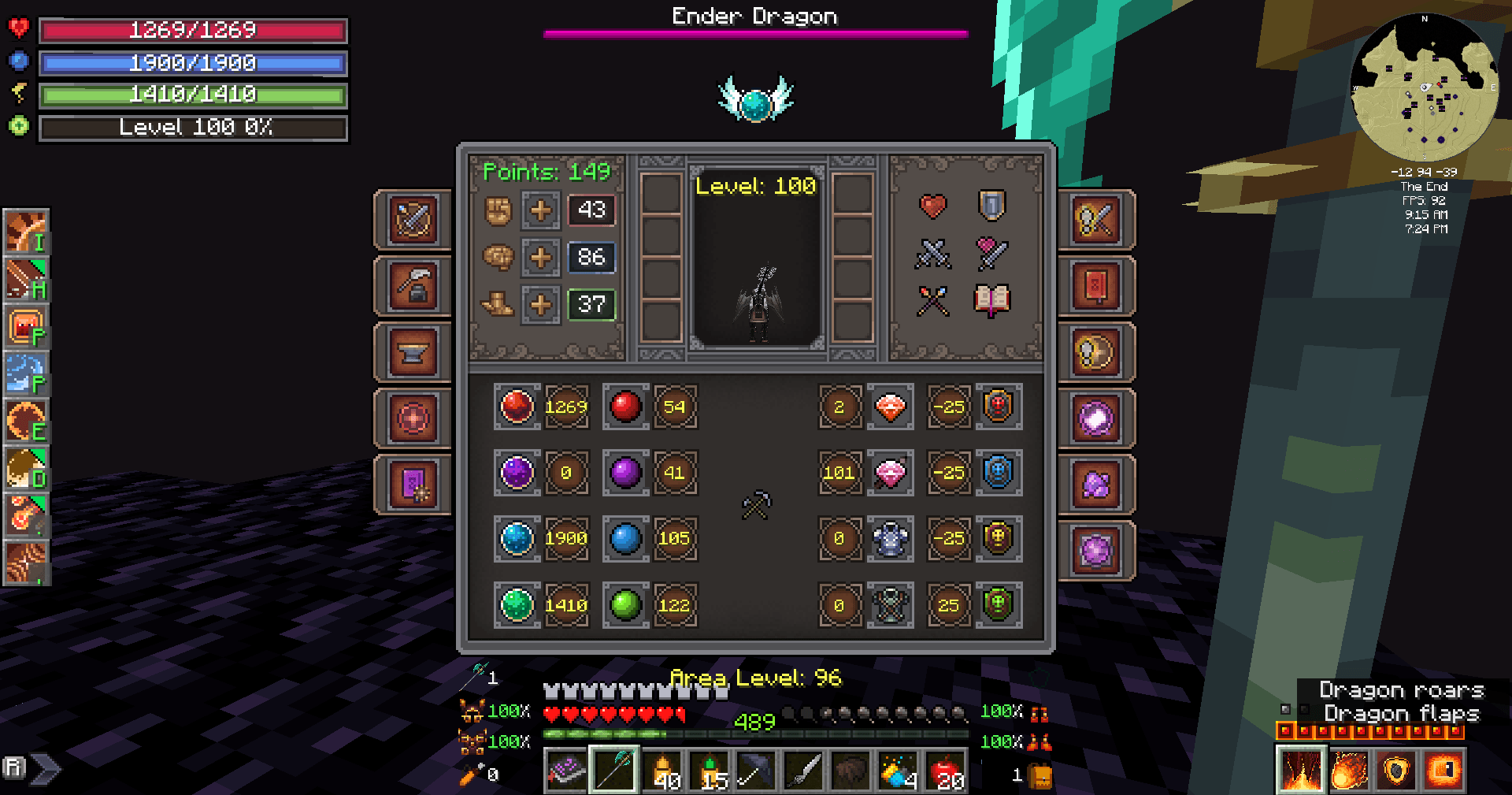Increase the brain intelligence stat
1512x795 pixels.
point(540,258)
